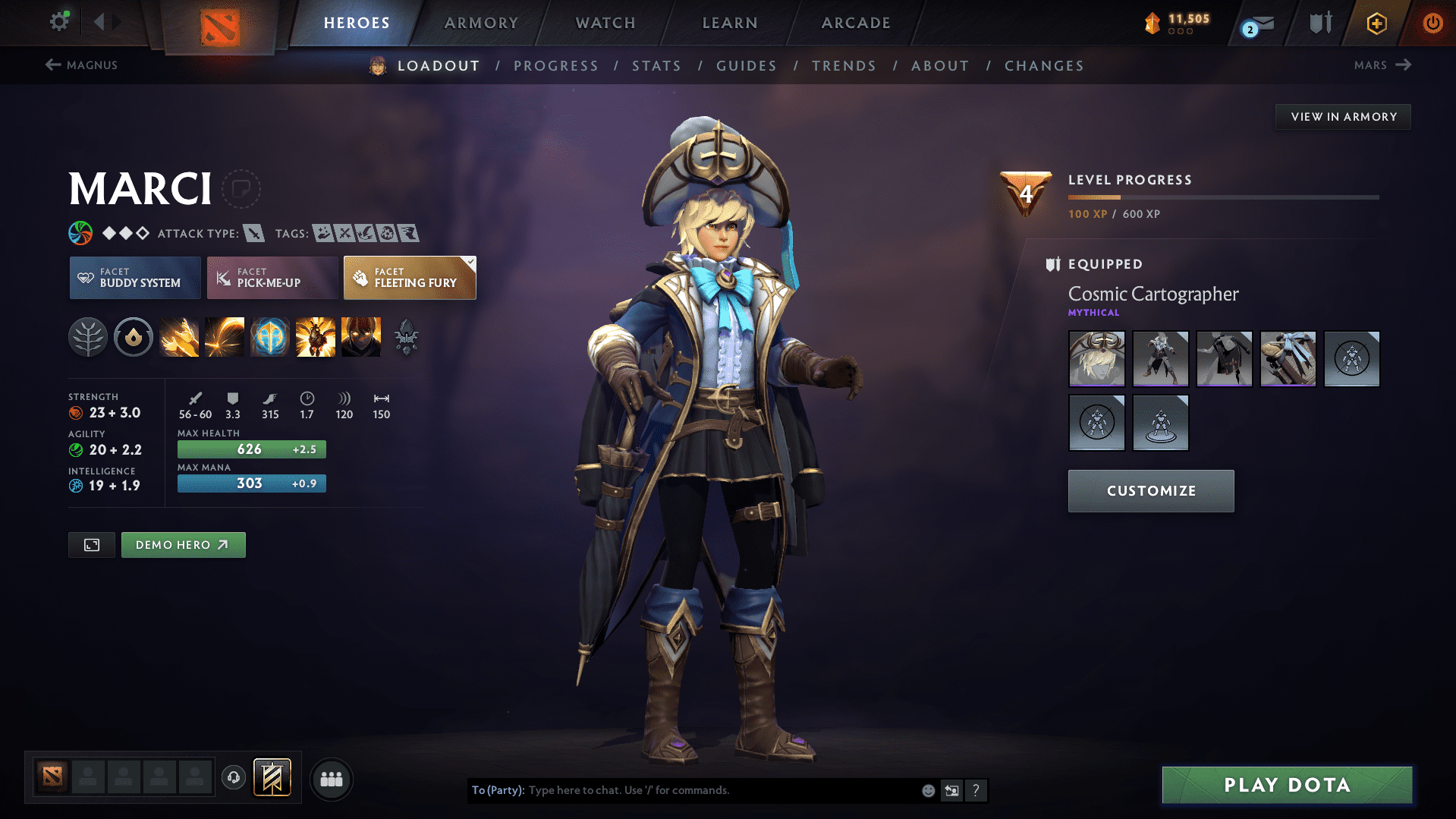Open the Customize loadout button

coord(1151,491)
